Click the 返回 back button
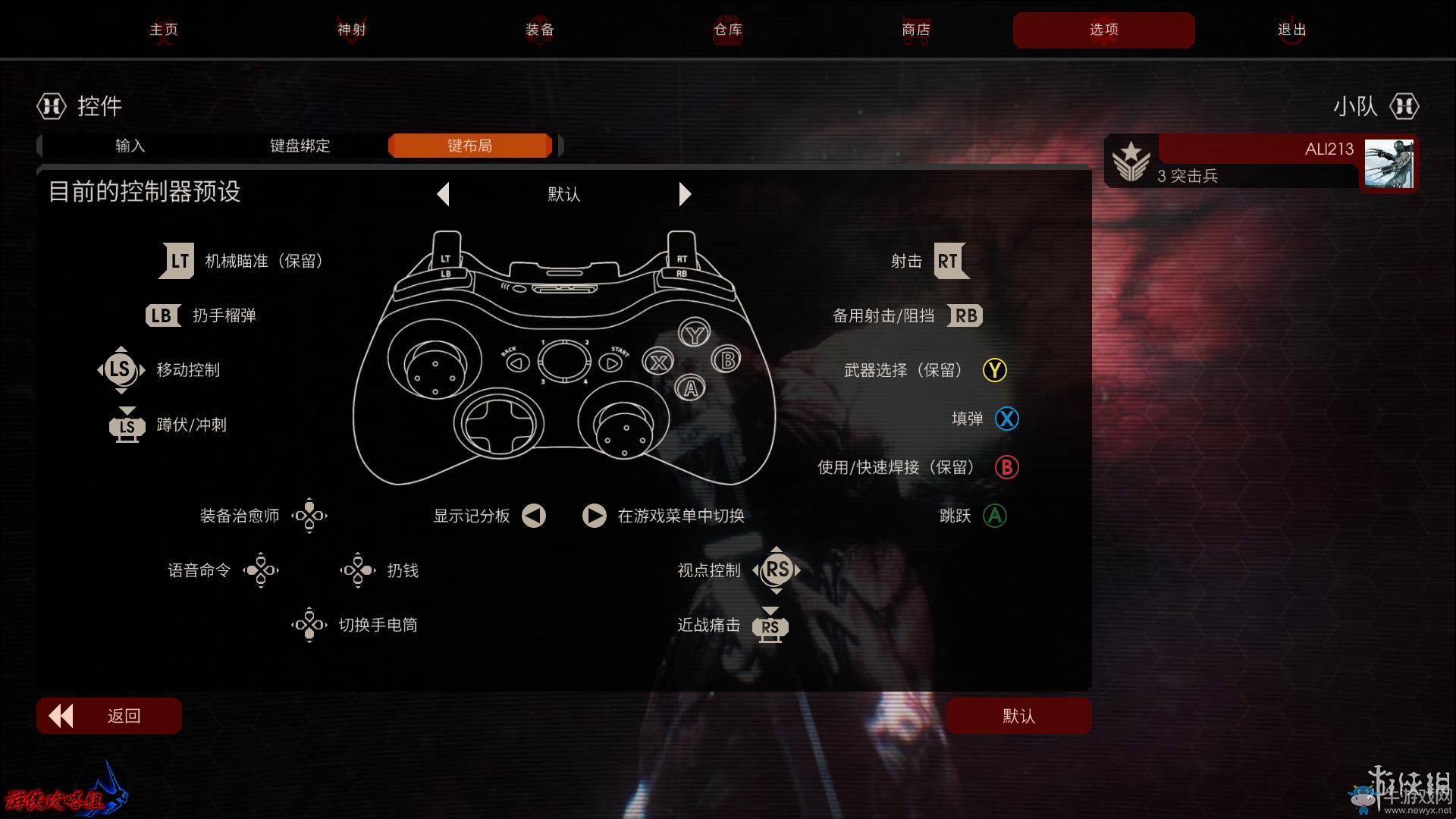This screenshot has width=1456, height=819. click(x=109, y=716)
